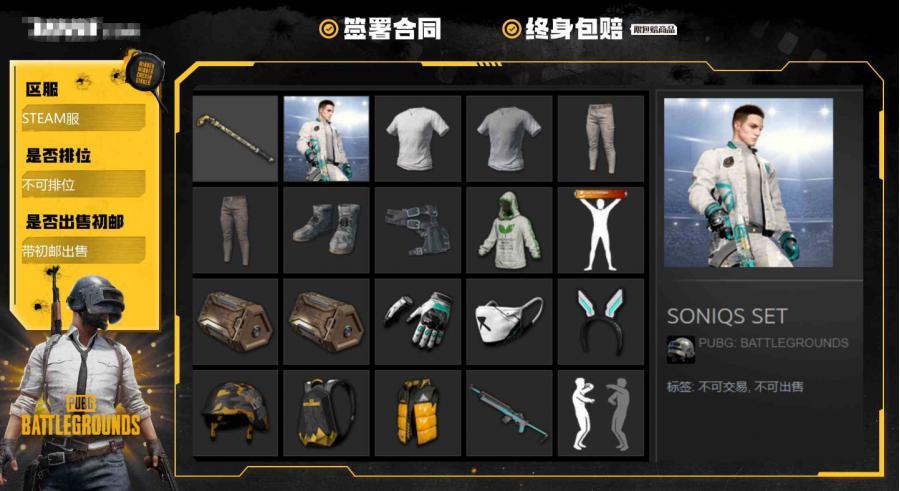Image resolution: width=900 pixels, height=491 pixels.
Task: Pick the yellow camo helmet slot
Action: point(235,412)
